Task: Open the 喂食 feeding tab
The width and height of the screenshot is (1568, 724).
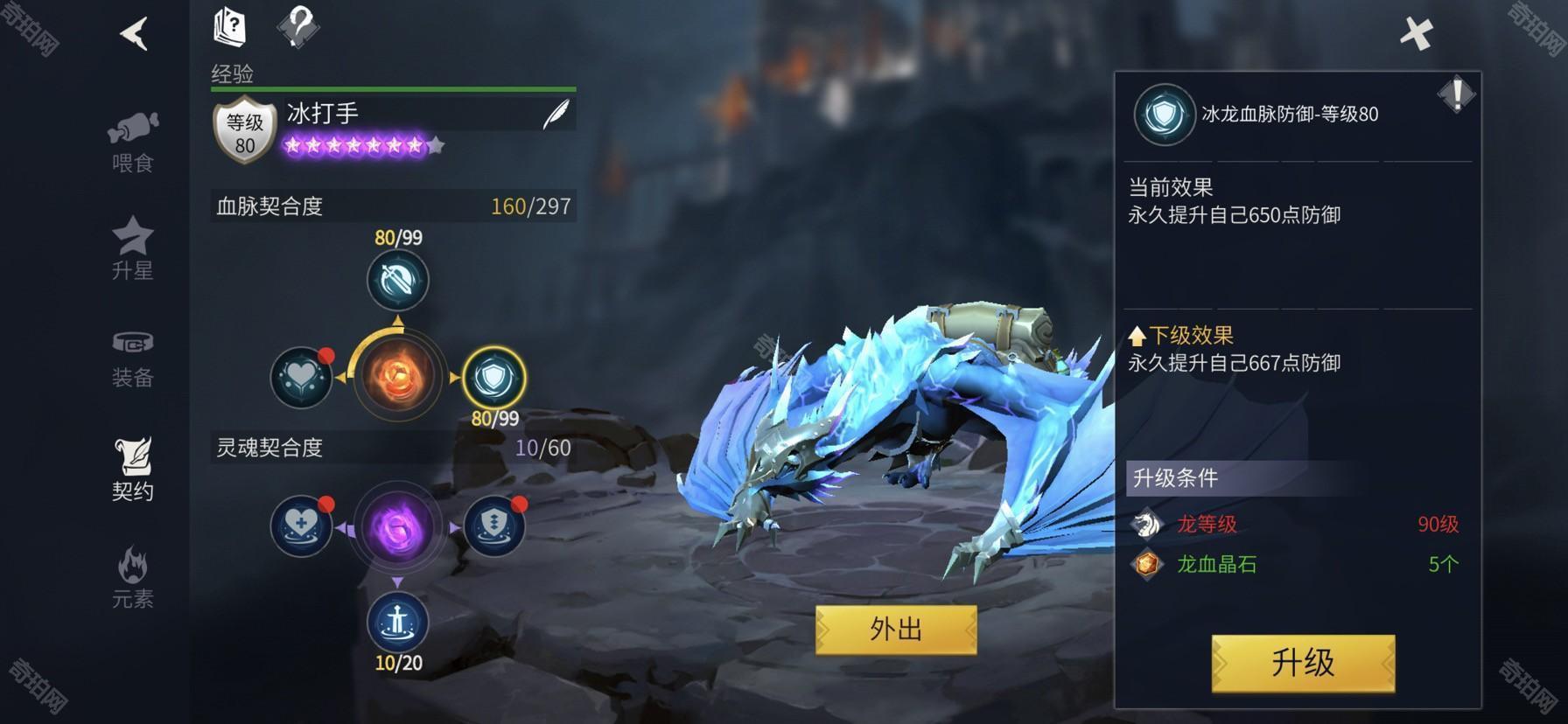Action: (x=133, y=143)
